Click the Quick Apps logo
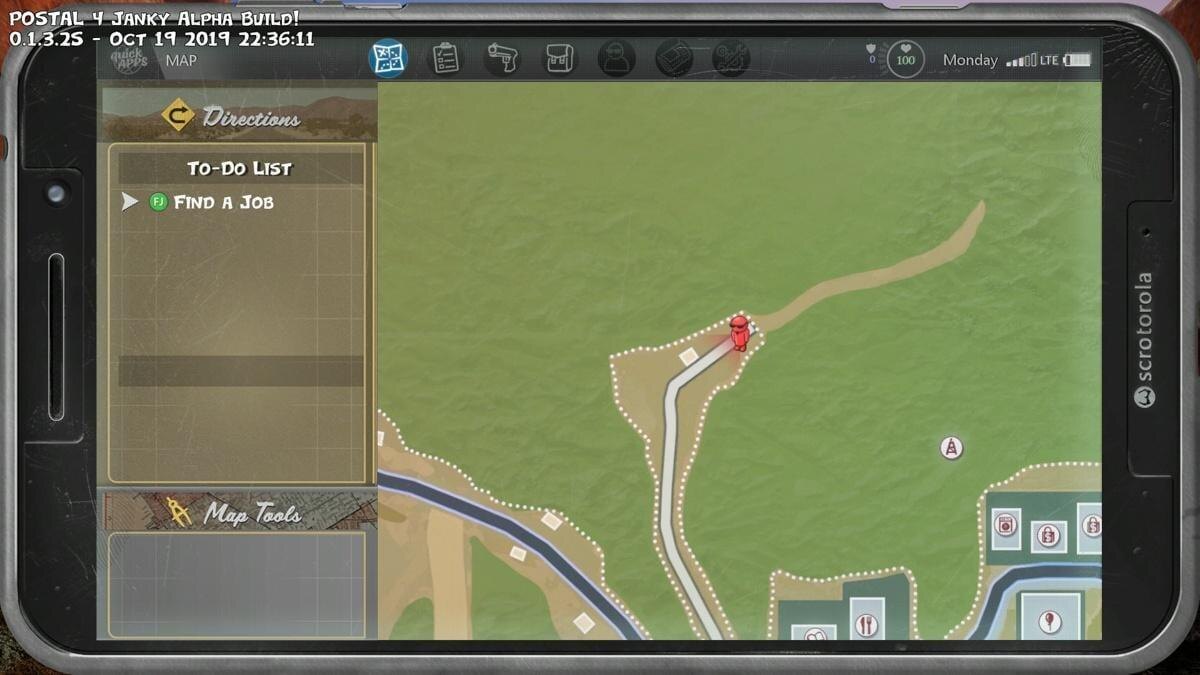Screen dimensions: 1200x675 tap(129, 60)
